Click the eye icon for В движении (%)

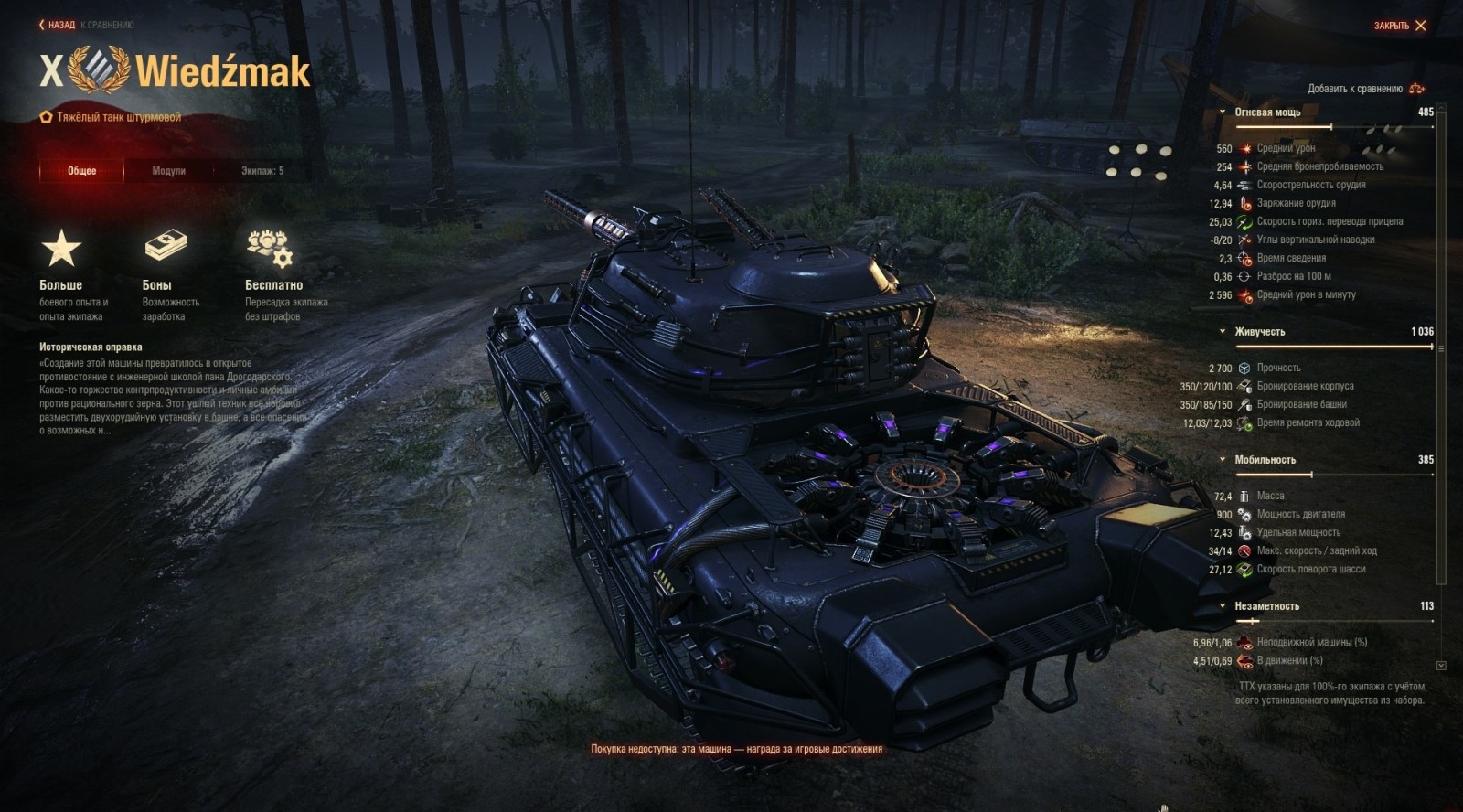1246,663
